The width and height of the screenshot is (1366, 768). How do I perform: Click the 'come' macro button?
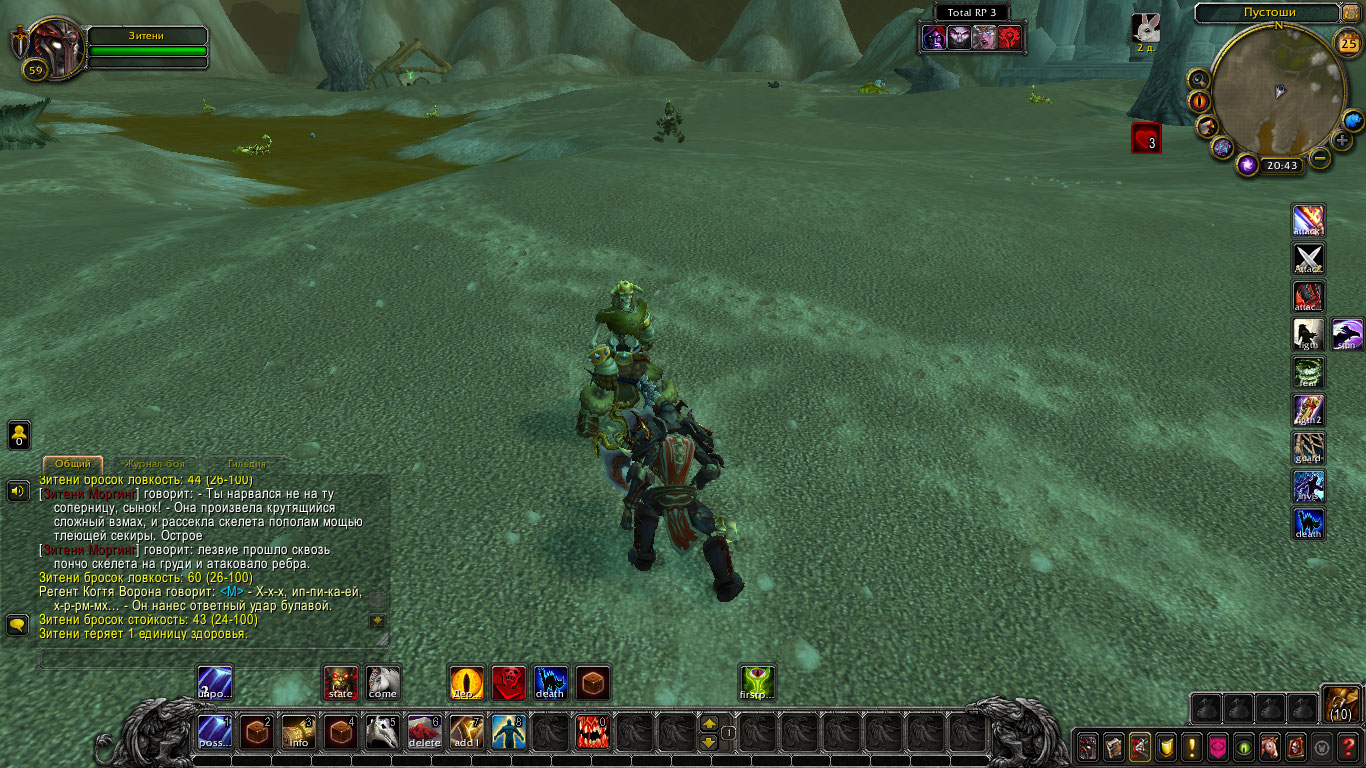382,683
